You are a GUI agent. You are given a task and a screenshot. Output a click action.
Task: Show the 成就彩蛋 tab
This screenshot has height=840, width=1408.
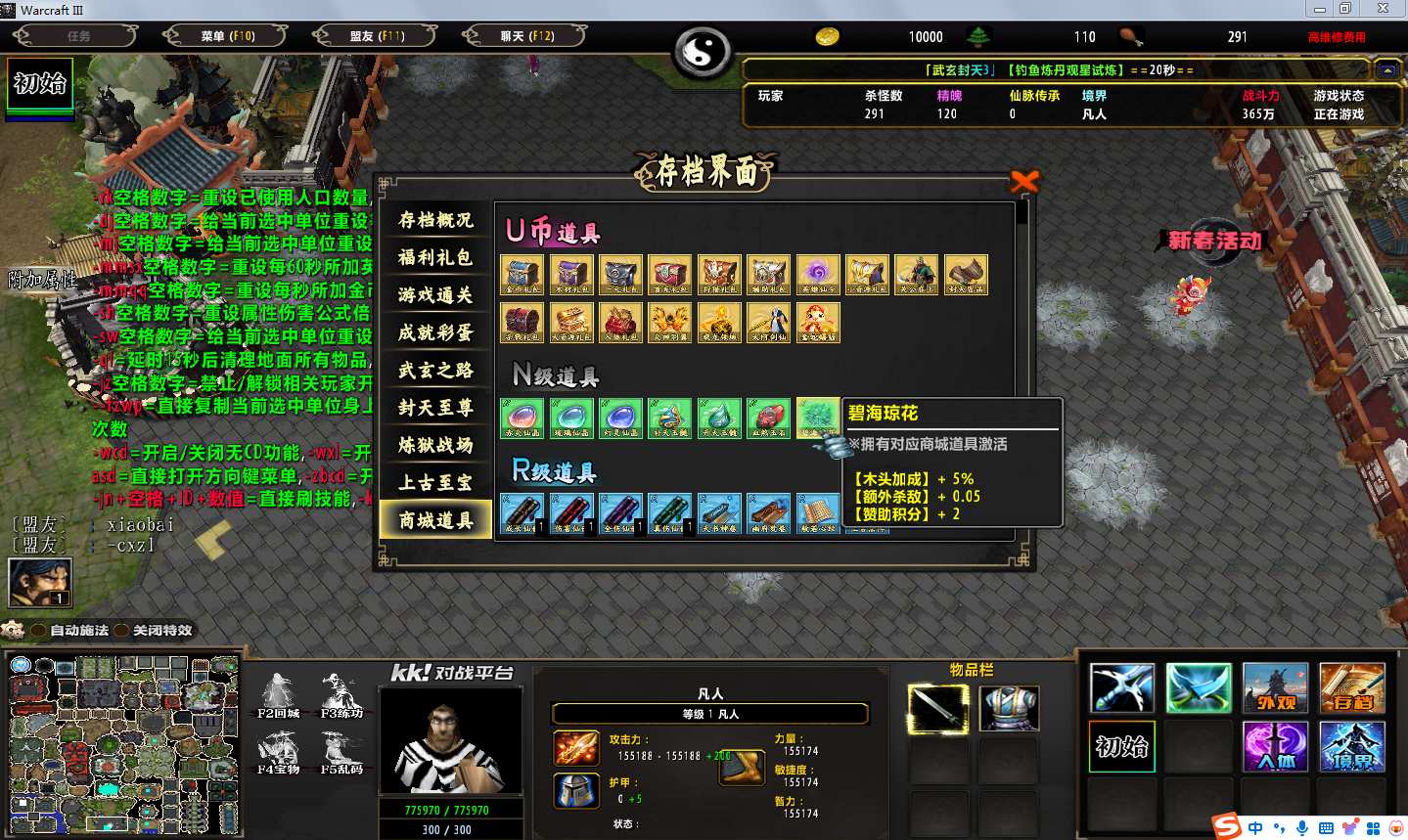point(435,332)
